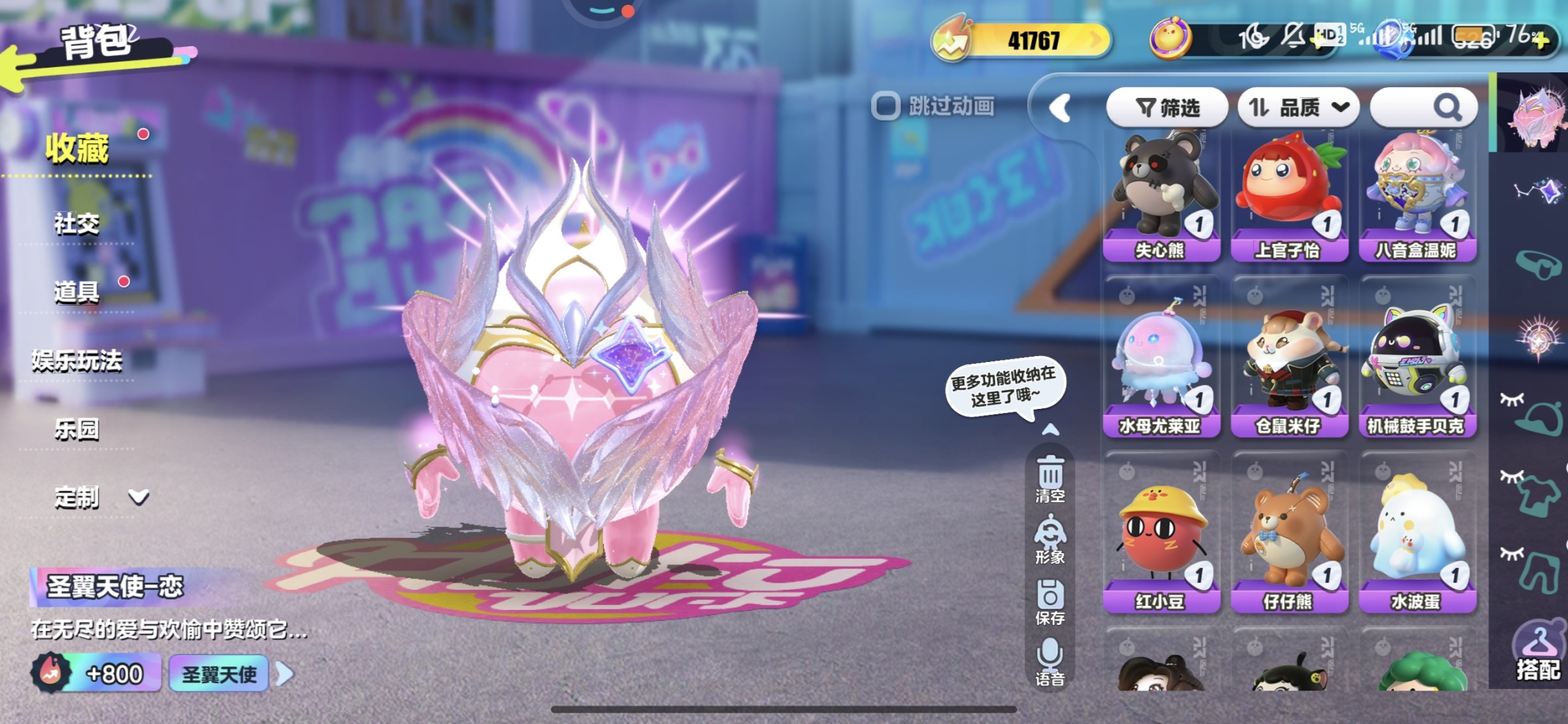
Task: Open the 搭配 outfit matching panel
Action: [x=1537, y=655]
